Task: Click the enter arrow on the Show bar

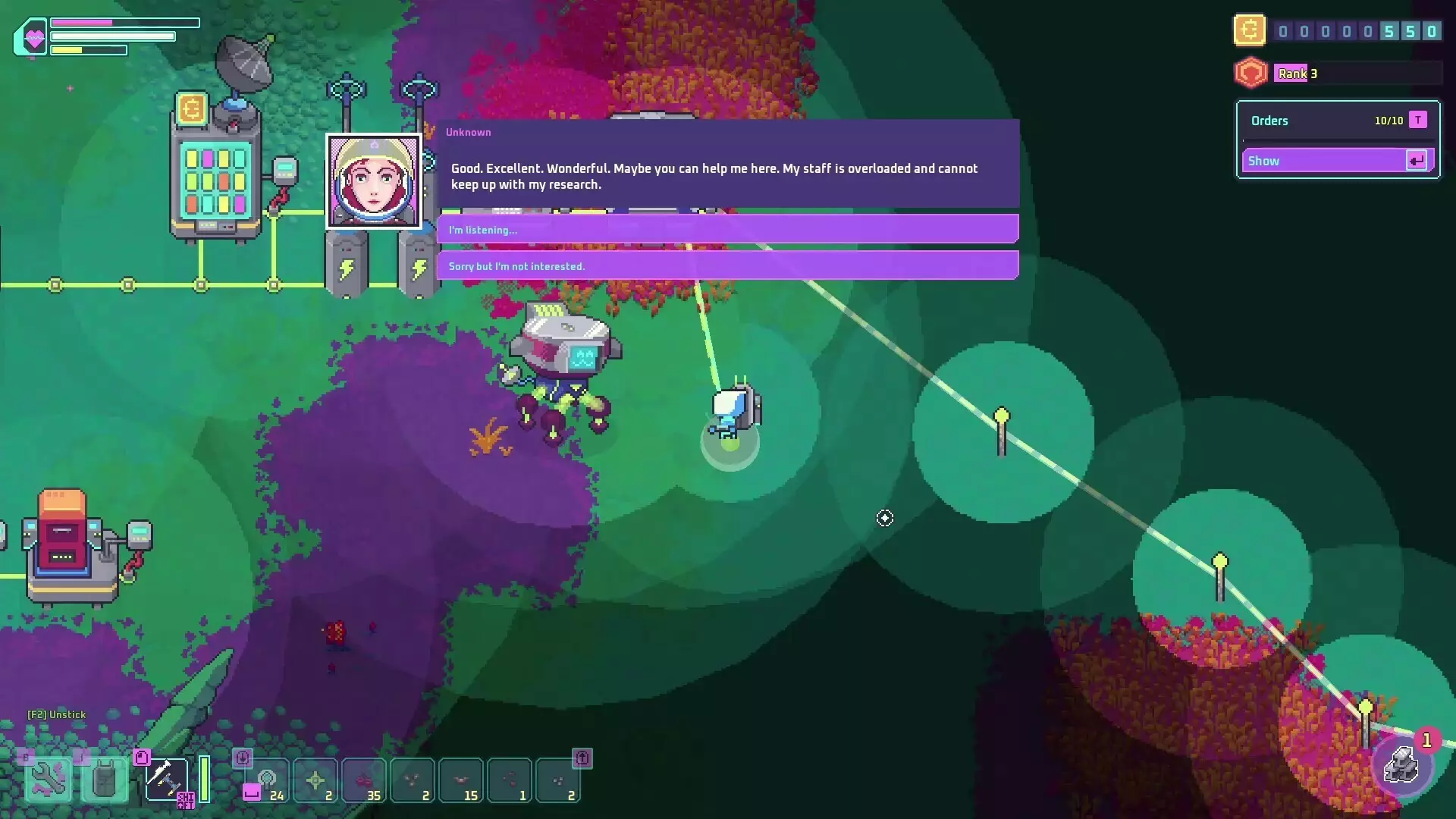Action: 1417,160
